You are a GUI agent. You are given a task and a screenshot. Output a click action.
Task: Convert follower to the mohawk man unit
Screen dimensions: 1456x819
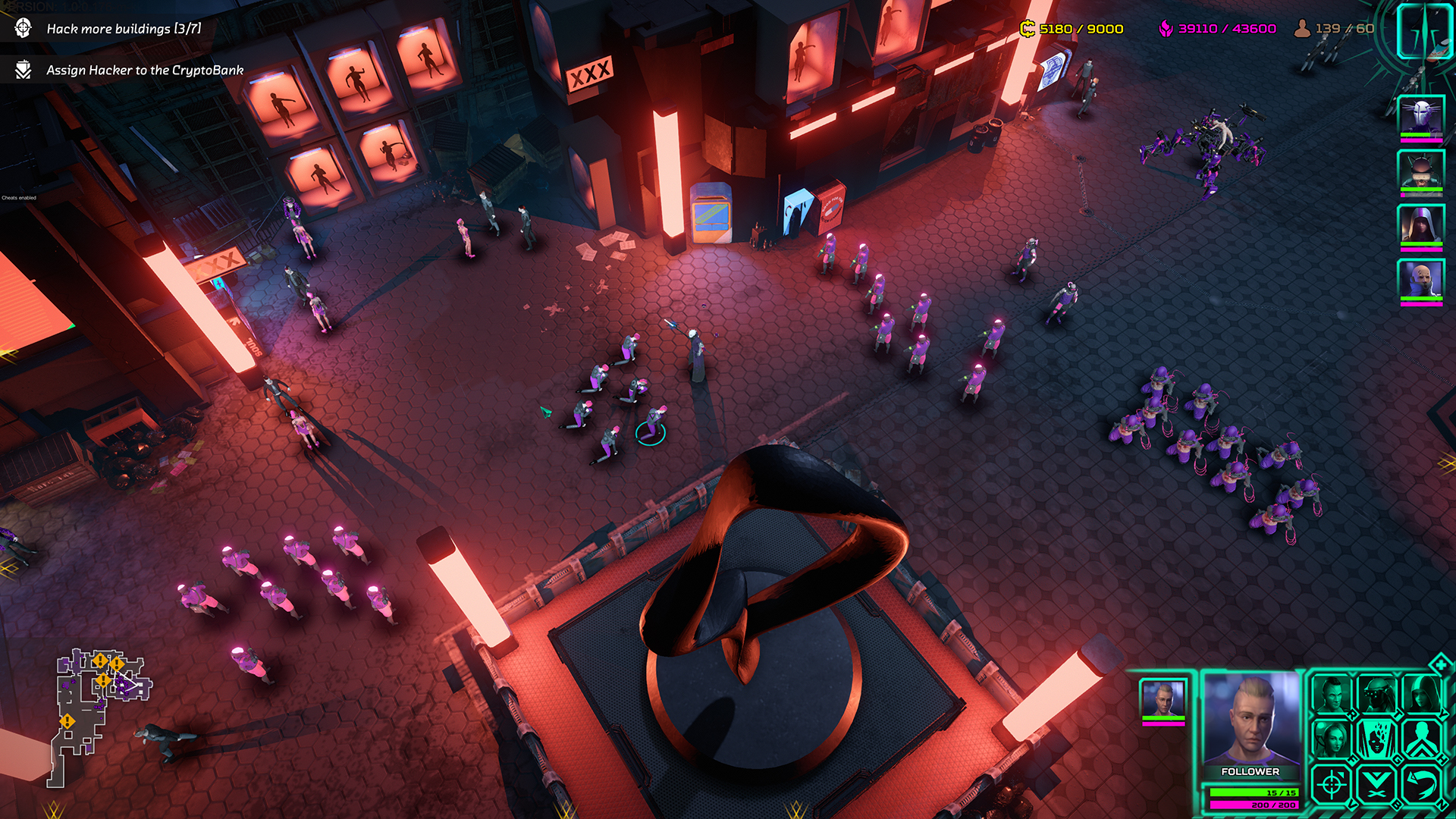click(1332, 694)
